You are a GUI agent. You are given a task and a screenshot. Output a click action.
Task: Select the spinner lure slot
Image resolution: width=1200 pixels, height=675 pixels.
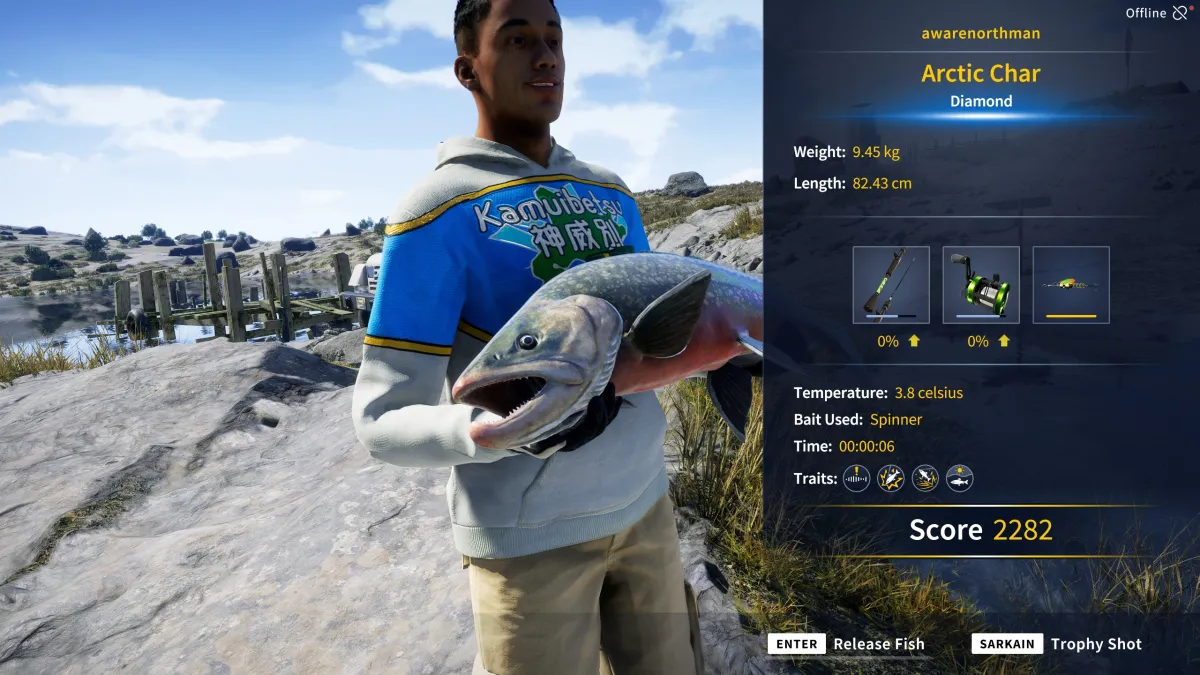[x=1070, y=284]
